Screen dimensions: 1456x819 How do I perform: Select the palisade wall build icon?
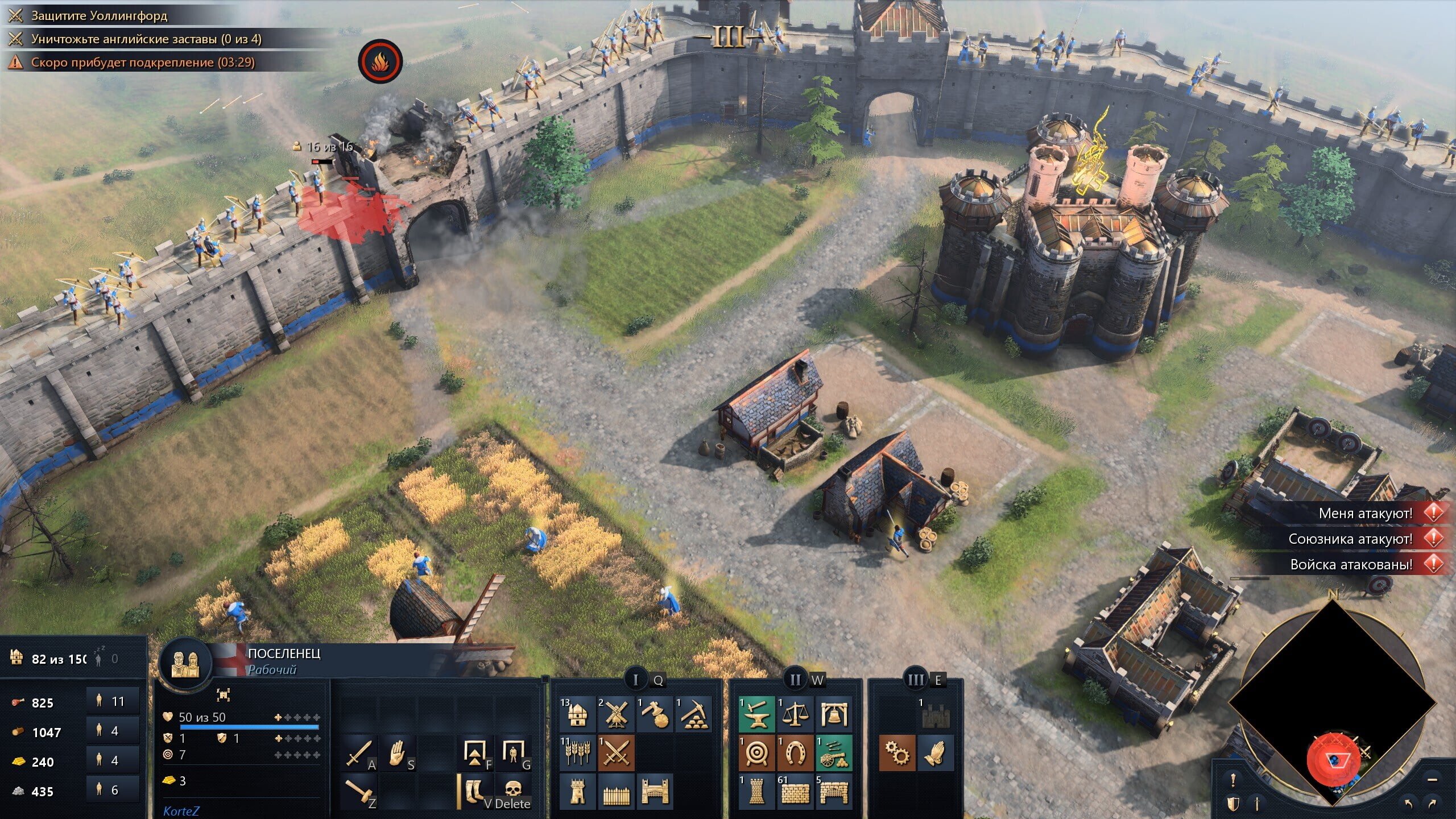click(x=616, y=792)
